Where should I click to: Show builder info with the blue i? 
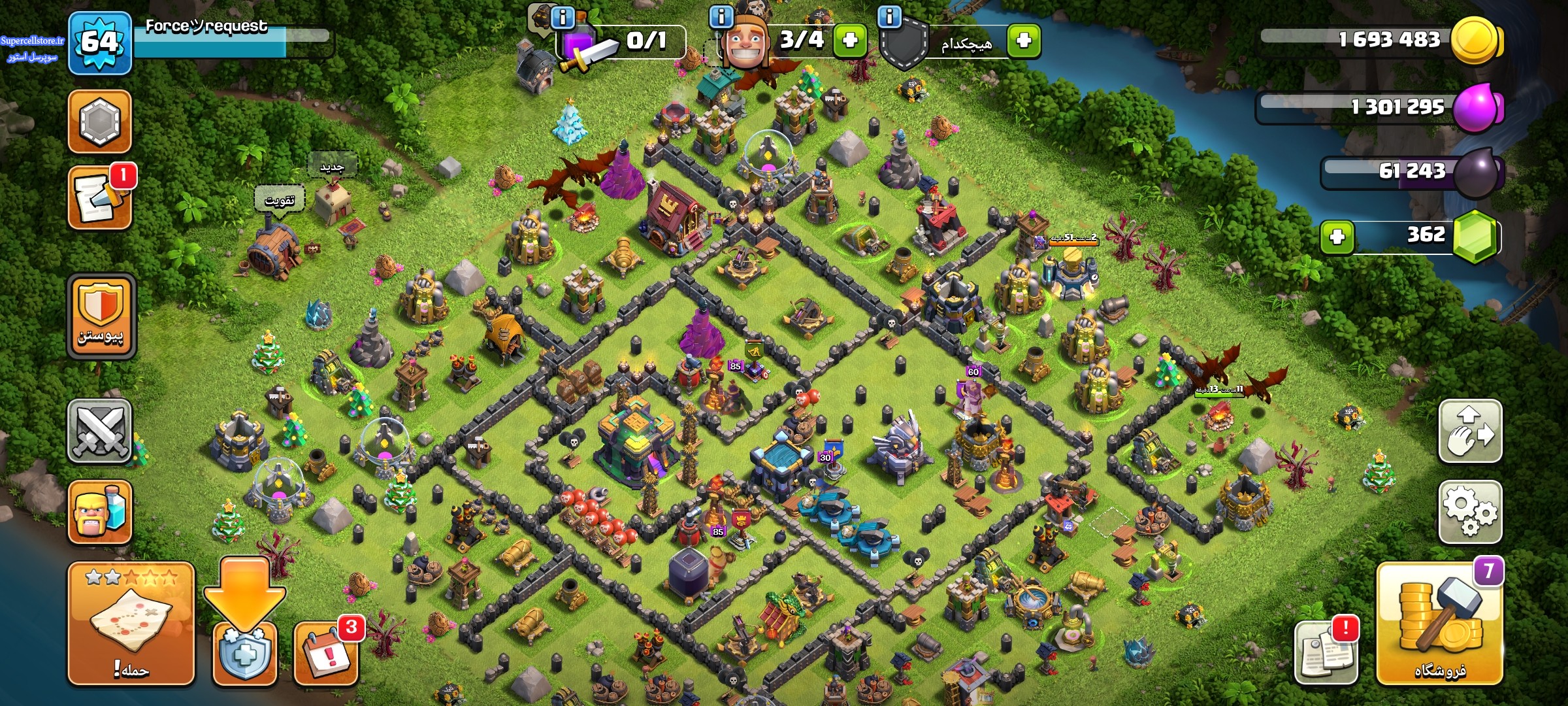coord(721,17)
